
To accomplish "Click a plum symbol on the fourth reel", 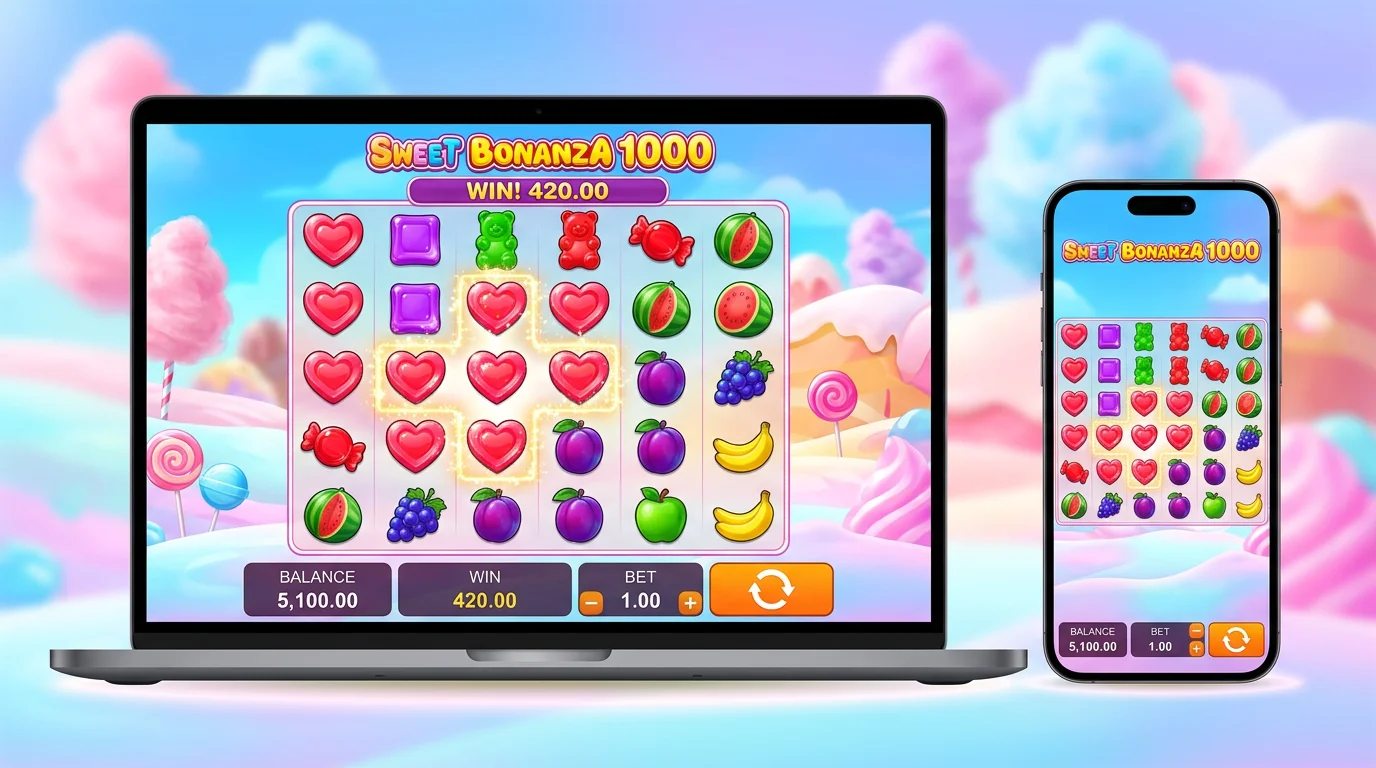I will (579, 447).
